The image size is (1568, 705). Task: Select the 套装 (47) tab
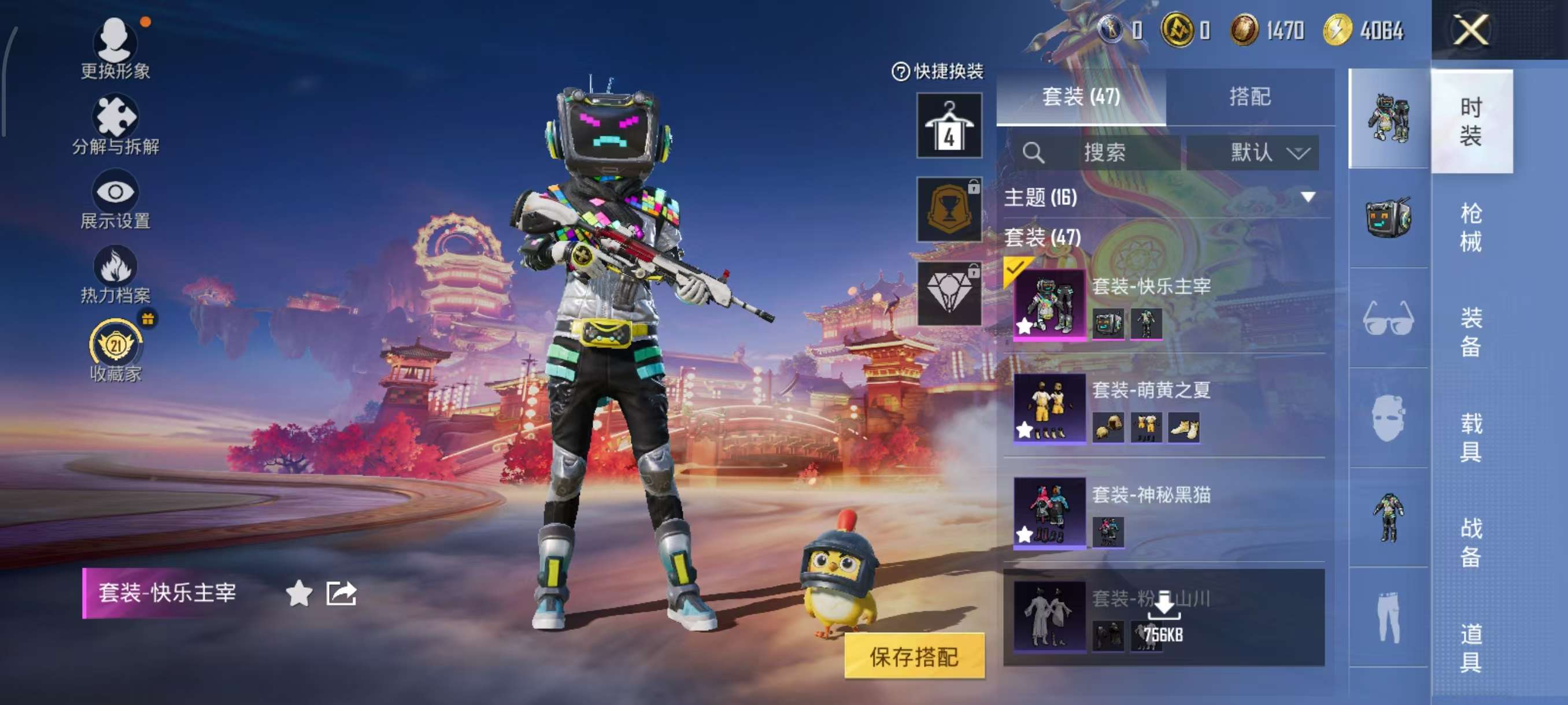tap(1081, 96)
